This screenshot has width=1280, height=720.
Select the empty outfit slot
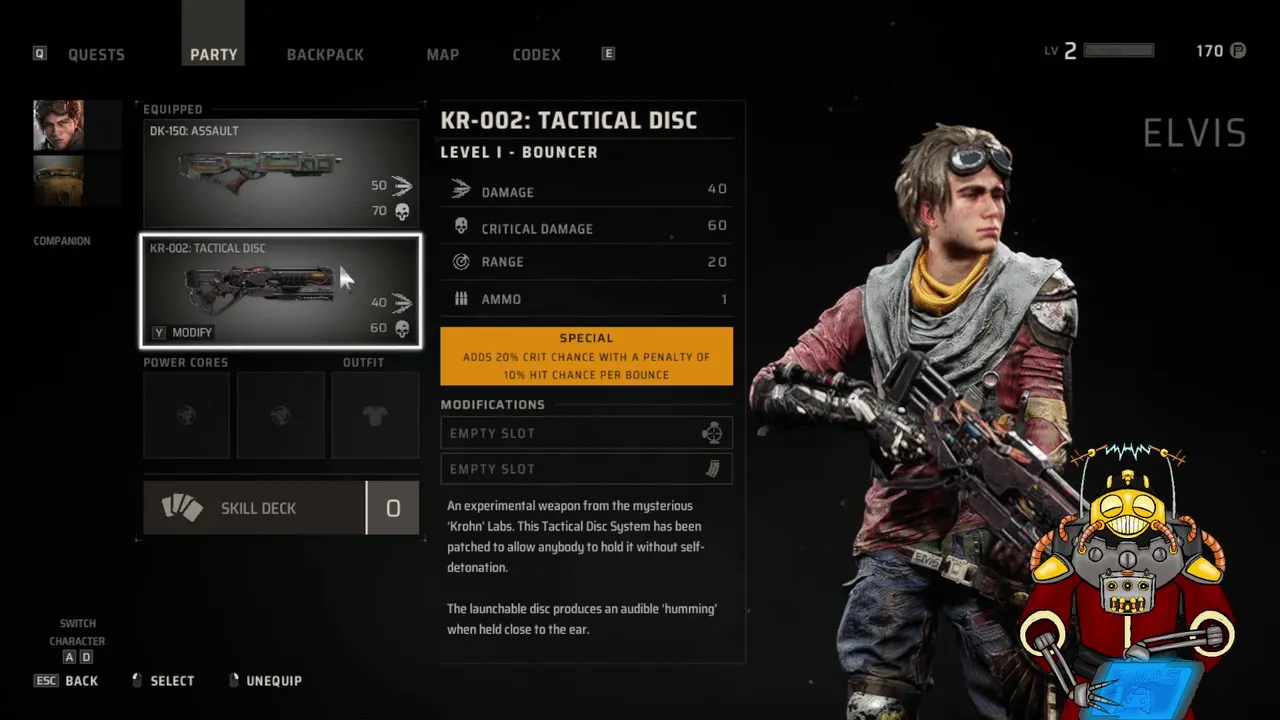(x=375, y=415)
